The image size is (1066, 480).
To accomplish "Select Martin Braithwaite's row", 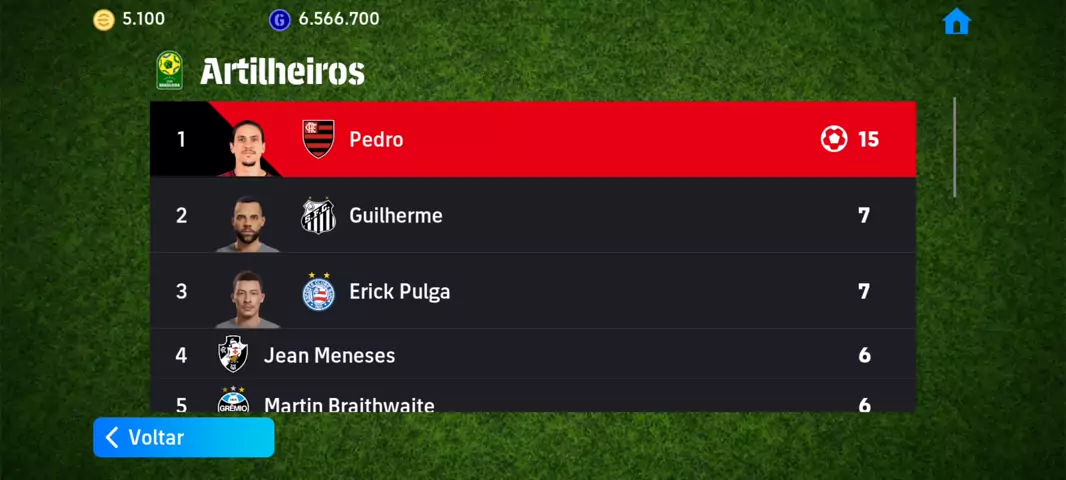I will click(x=532, y=401).
